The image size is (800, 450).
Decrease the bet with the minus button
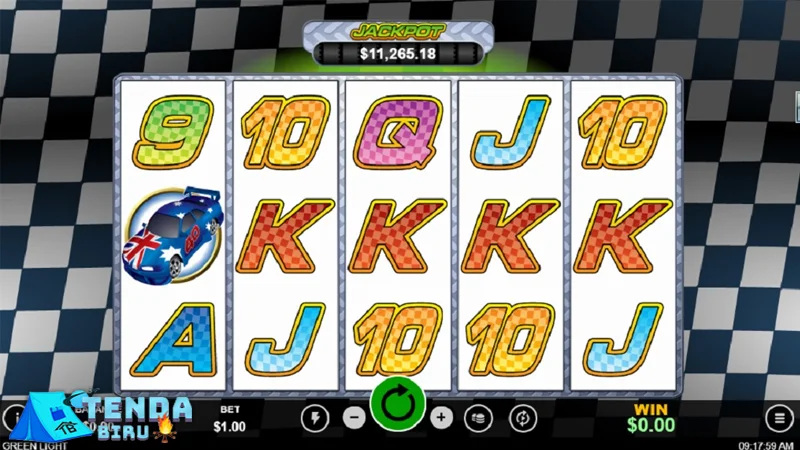[354, 417]
